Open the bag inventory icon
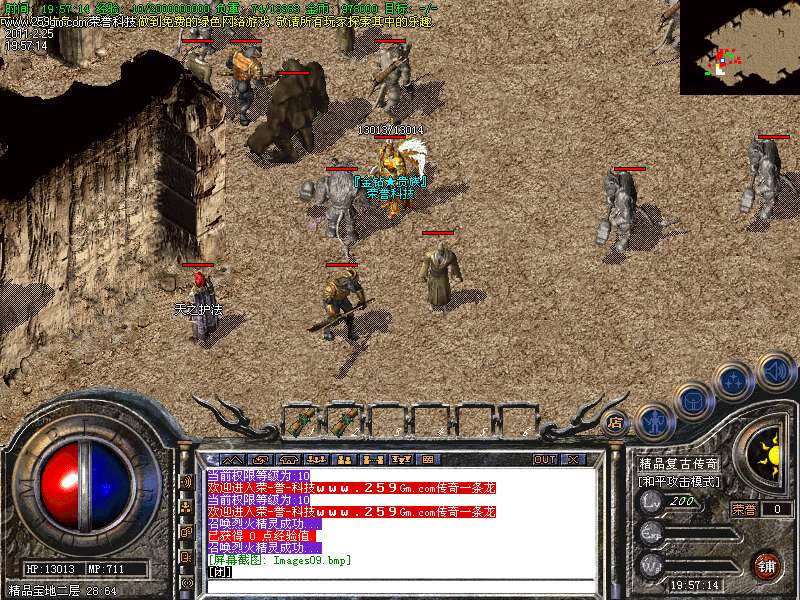 click(694, 402)
